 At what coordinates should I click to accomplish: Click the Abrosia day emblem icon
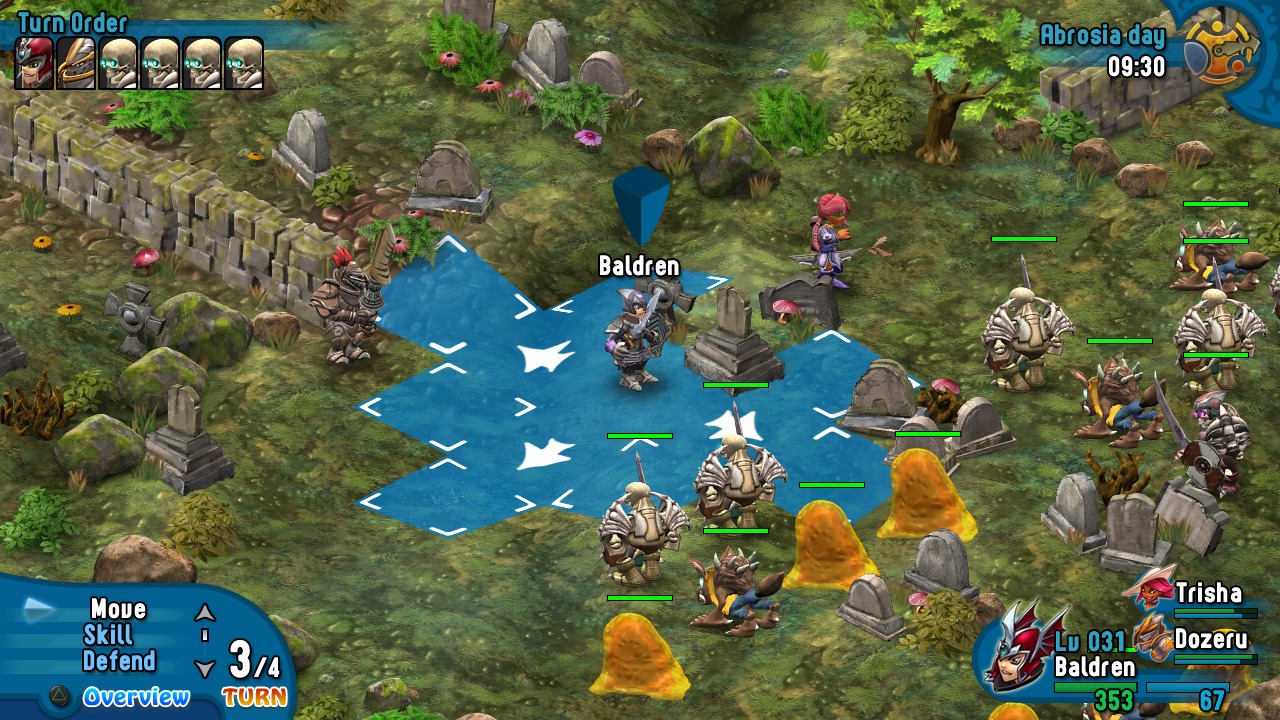[1220, 47]
